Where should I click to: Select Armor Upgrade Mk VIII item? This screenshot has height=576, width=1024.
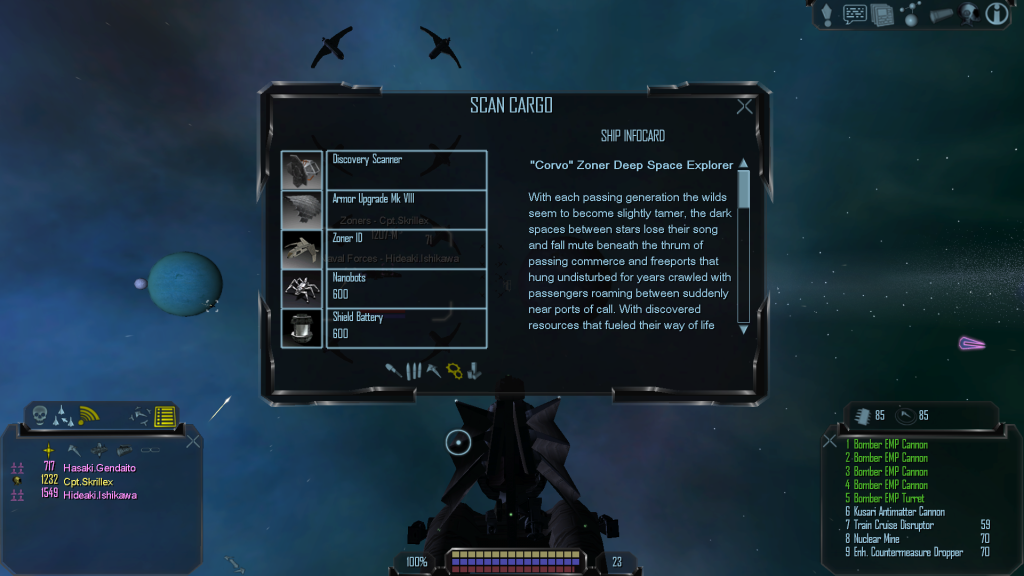click(x=406, y=209)
